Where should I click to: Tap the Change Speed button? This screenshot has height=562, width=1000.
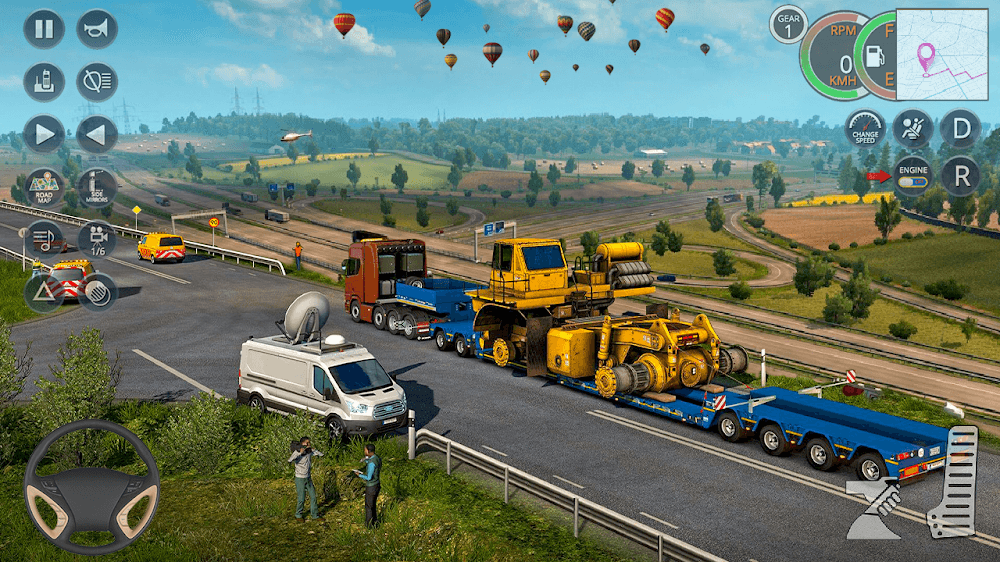pyautogui.click(x=865, y=130)
